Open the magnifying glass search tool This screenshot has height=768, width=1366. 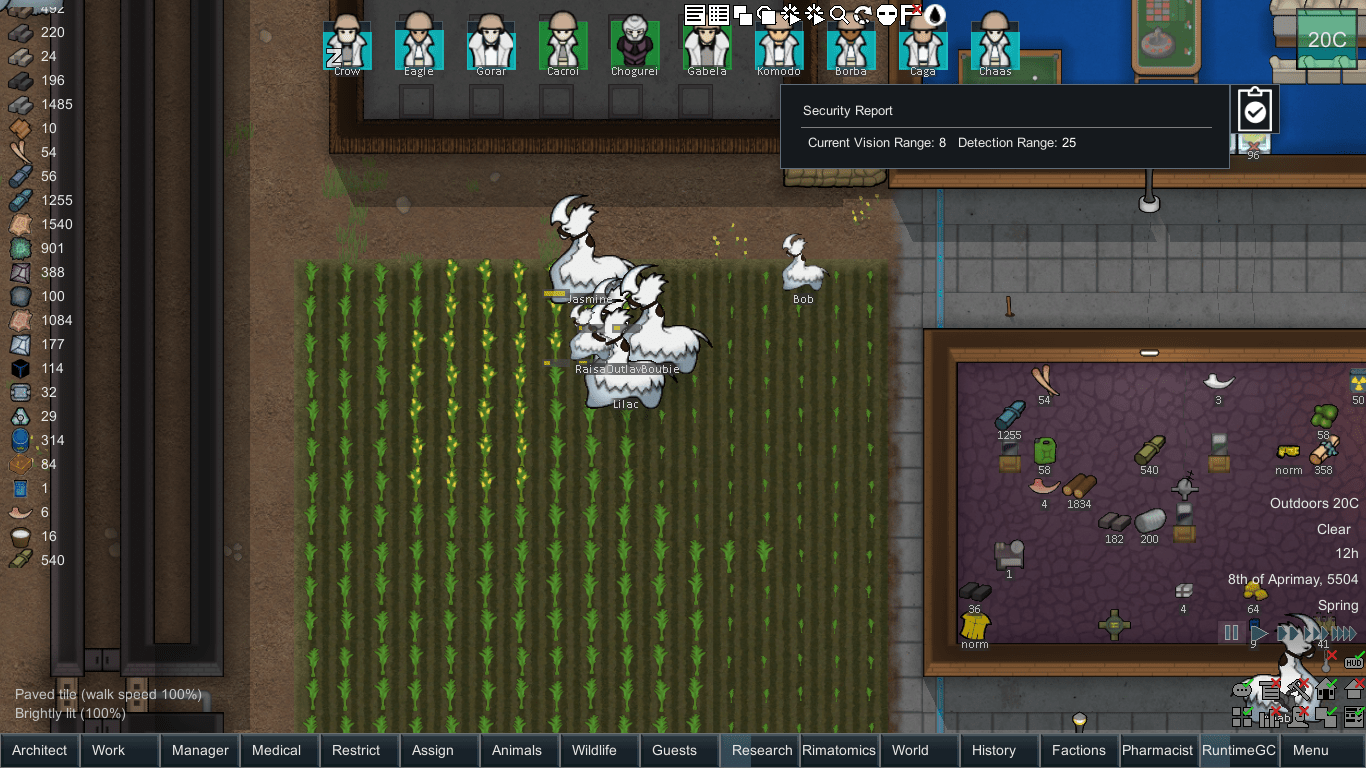coord(838,14)
